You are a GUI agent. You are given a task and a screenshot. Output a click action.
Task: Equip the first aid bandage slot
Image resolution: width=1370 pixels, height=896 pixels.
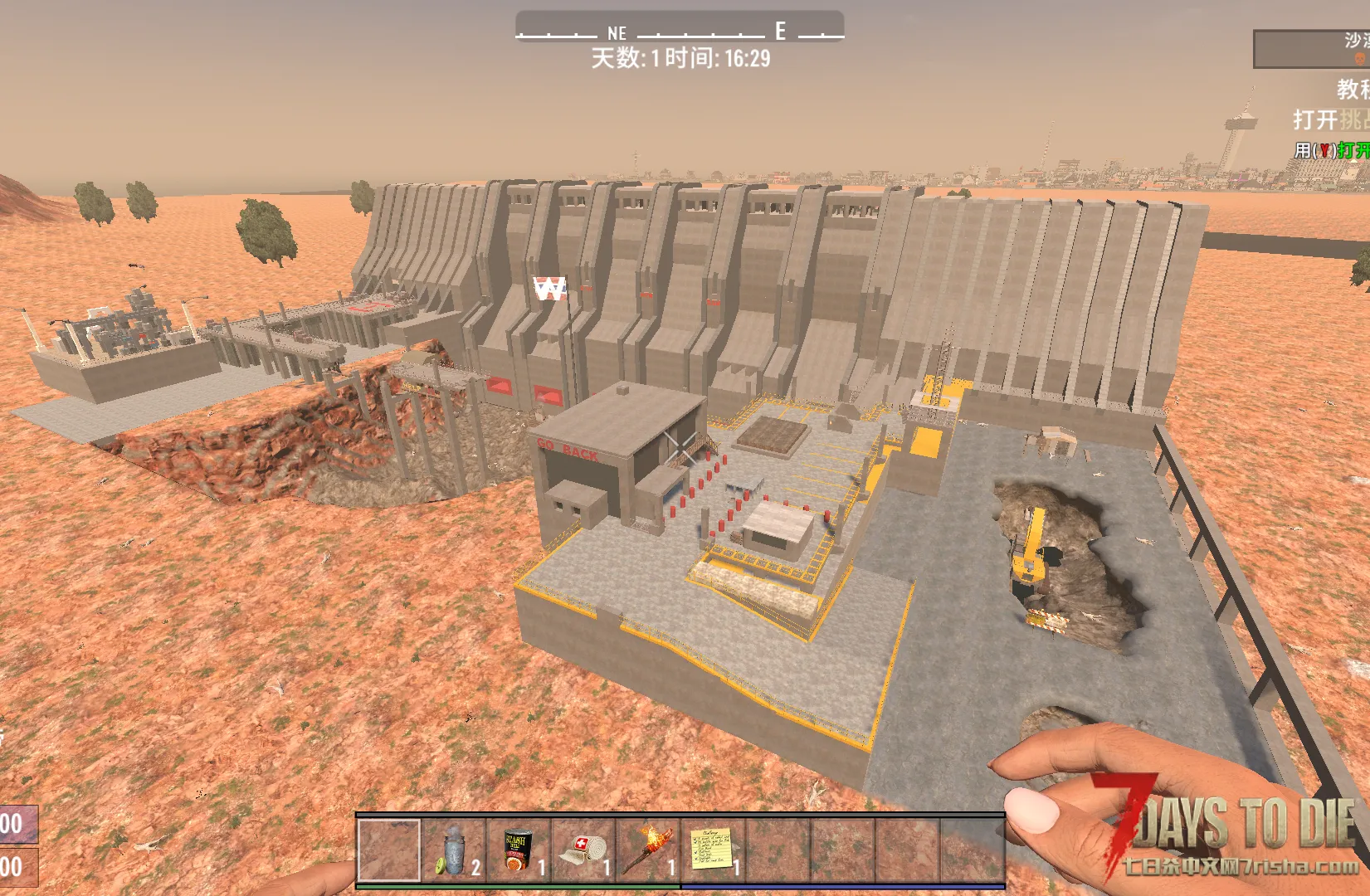coord(583,850)
